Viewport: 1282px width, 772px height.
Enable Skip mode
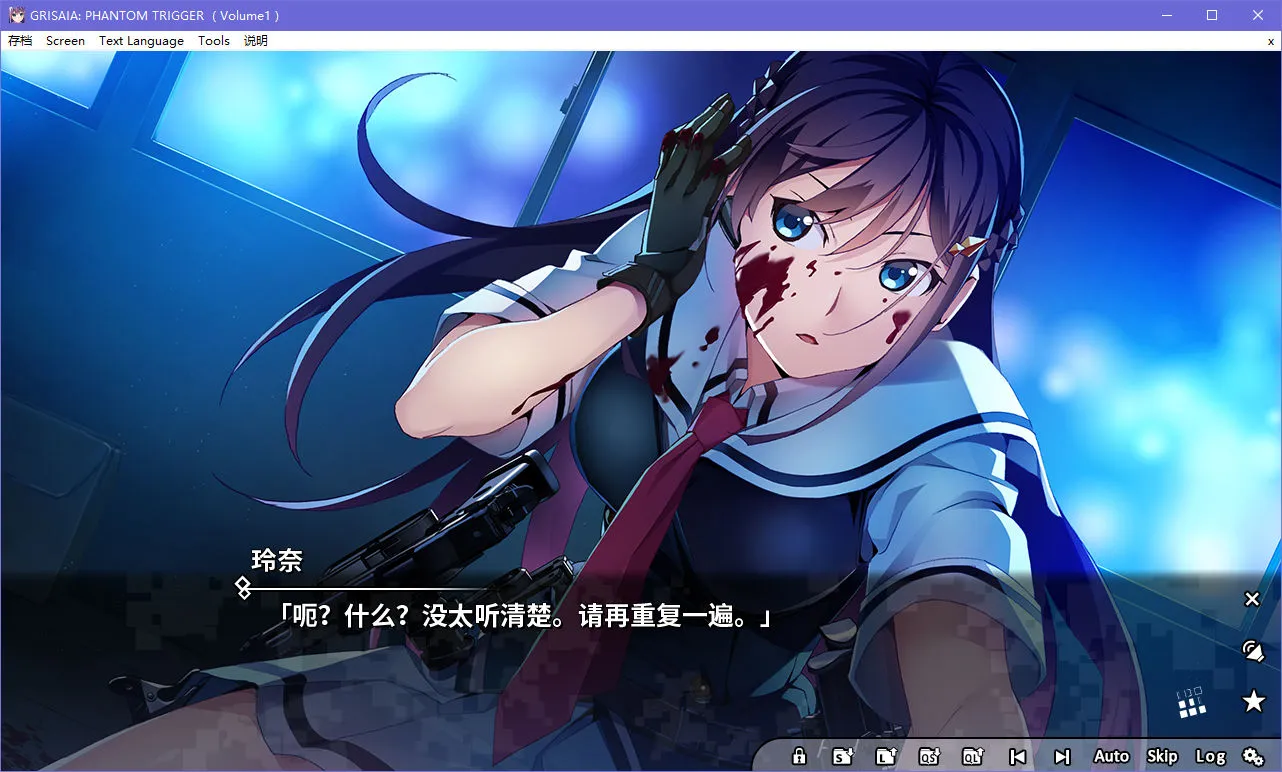[x=1162, y=756]
